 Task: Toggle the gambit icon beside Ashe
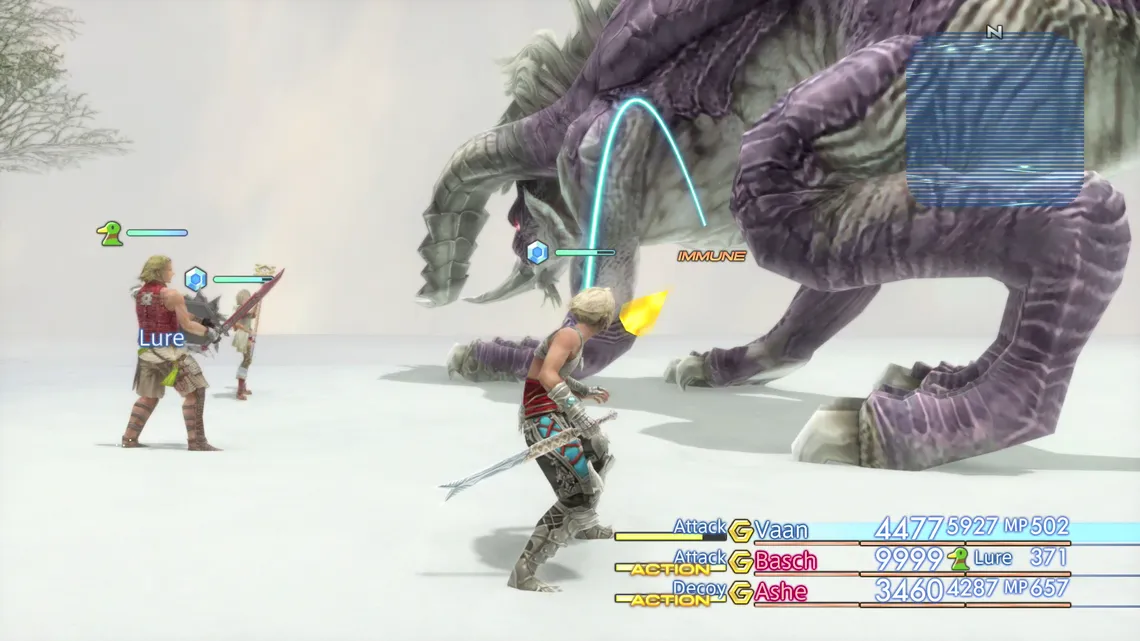741,593
